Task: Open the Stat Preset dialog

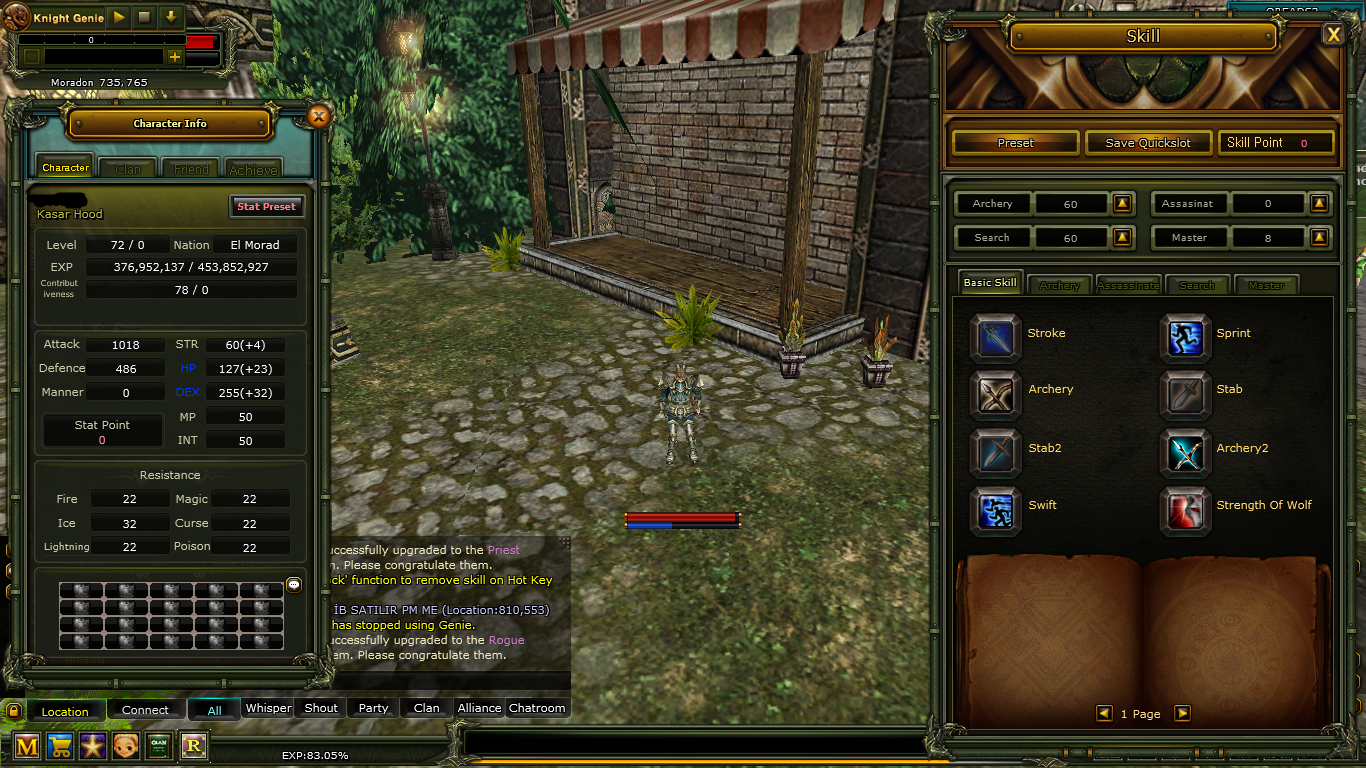Action: [x=267, y=206]
